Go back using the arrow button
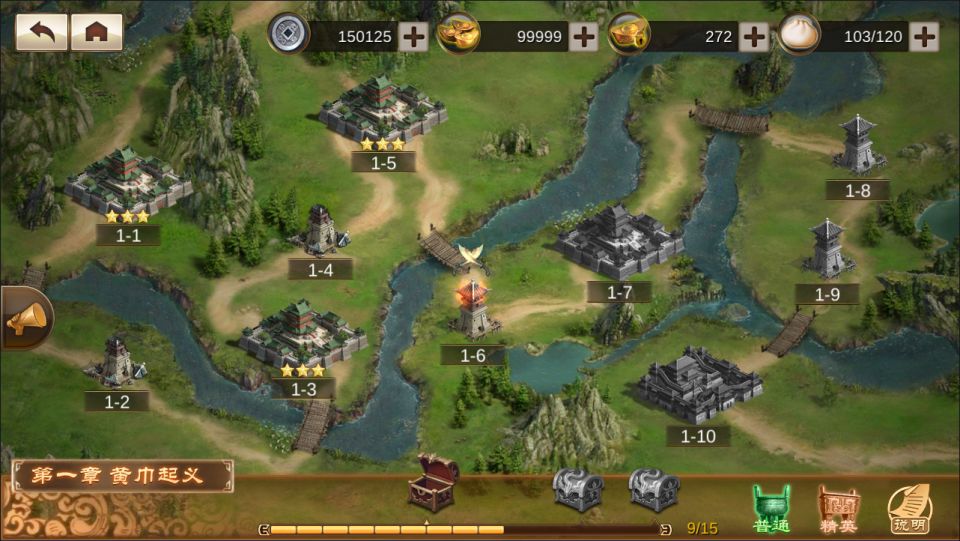This screenshot has height=541, width=960. (41, 32)
